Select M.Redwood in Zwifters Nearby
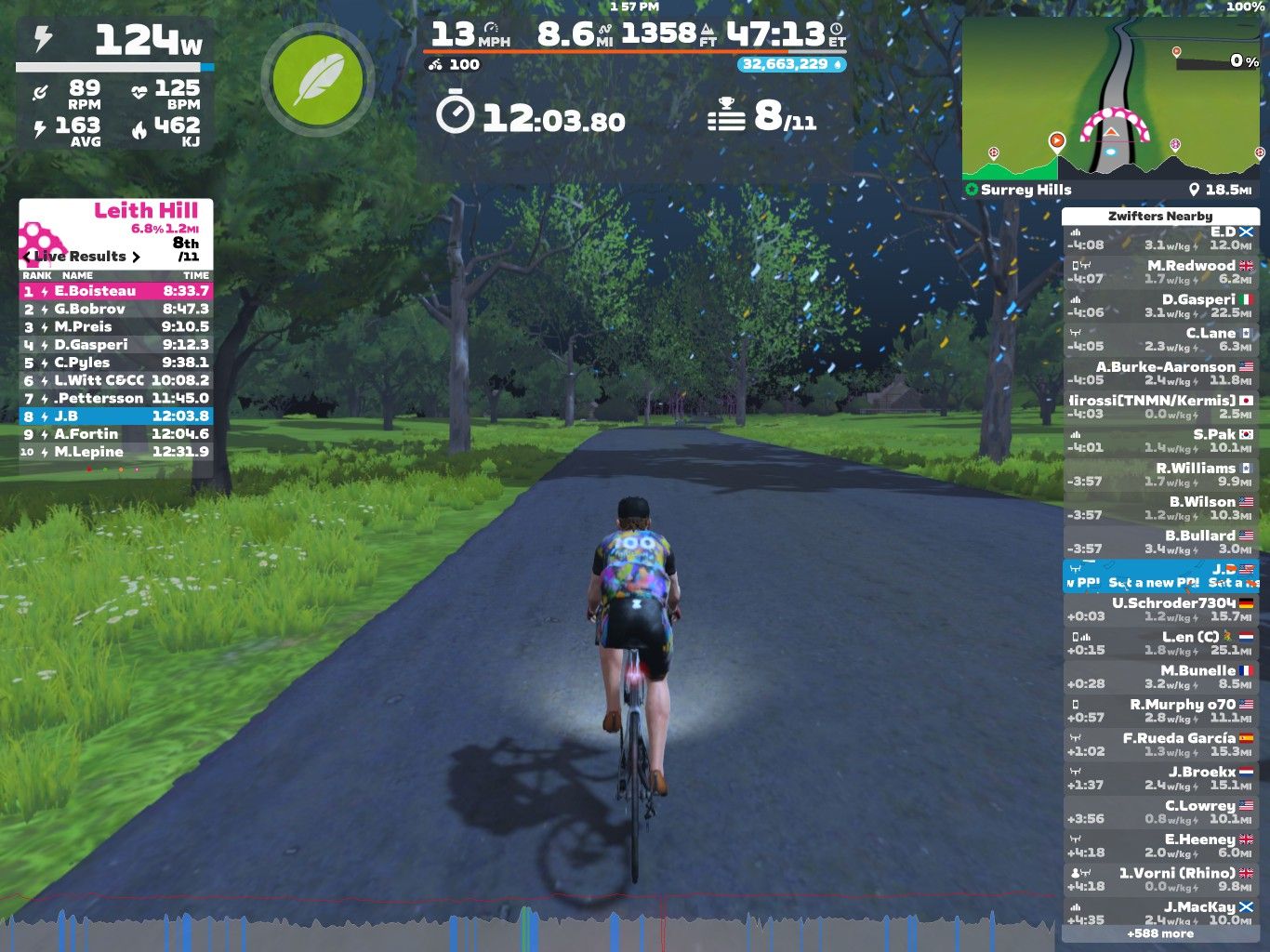Viewport: 1270px width, 952px height. point(1159,271)
